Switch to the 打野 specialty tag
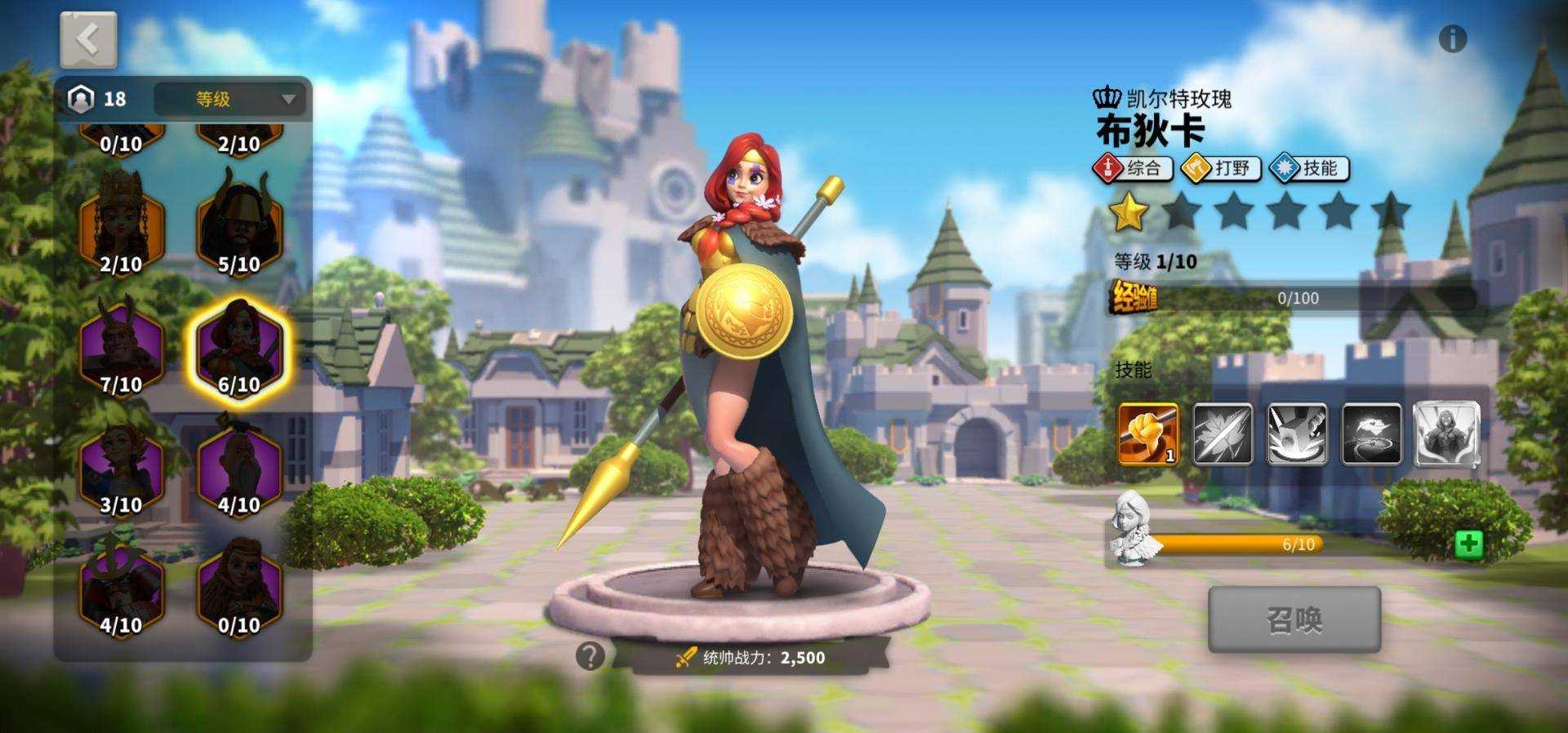1568x733 pixels. (x=1221, y=169)
